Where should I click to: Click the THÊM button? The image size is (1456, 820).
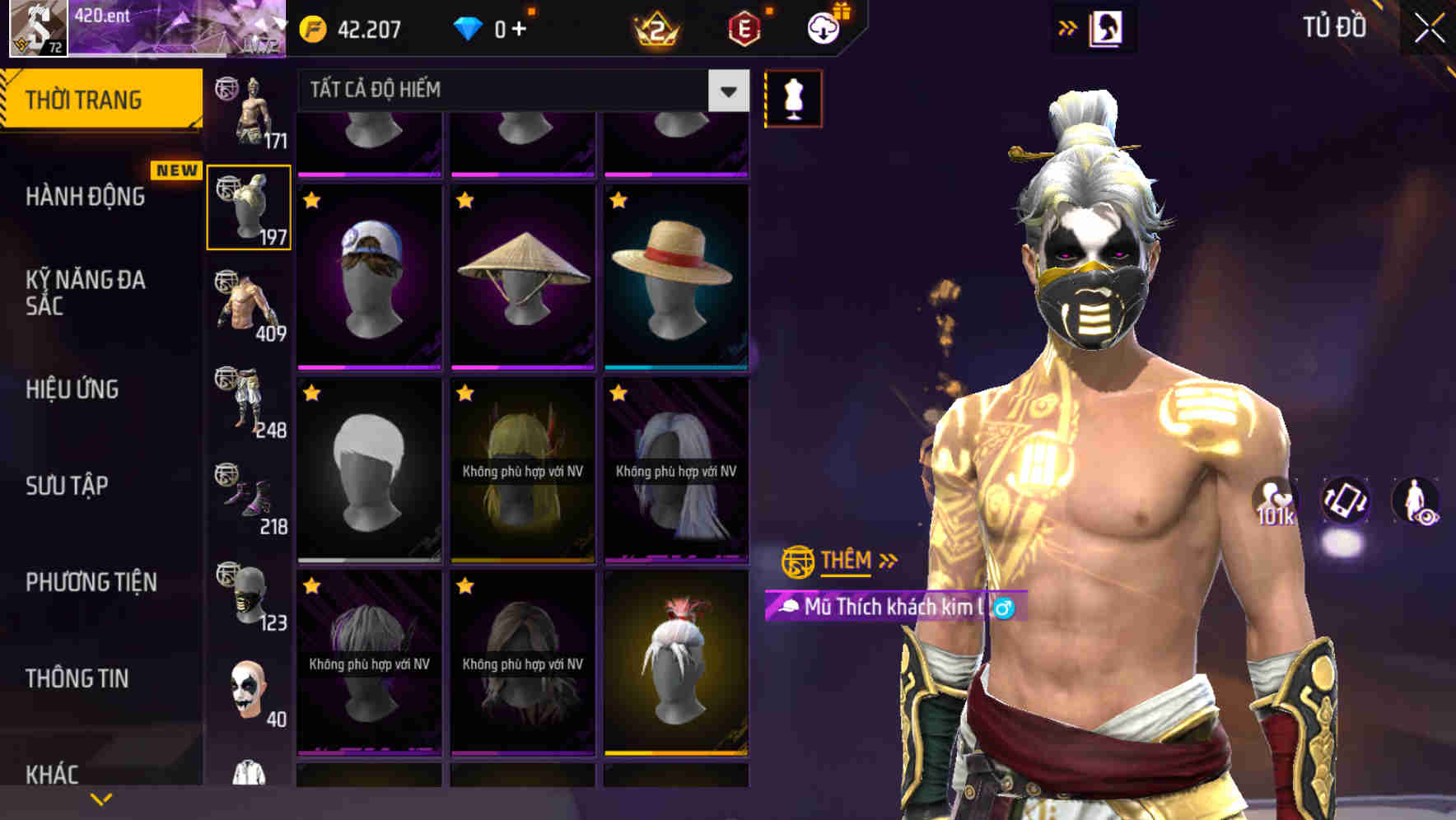click(x=847, y=561)
